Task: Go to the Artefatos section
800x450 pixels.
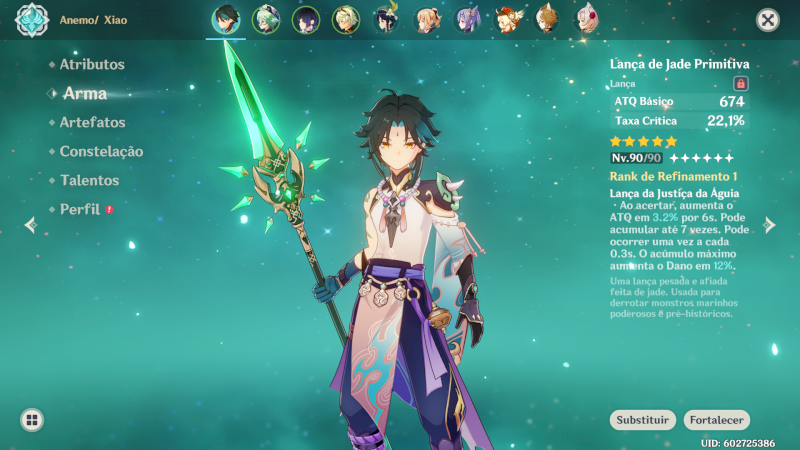Action: pos(92,122)
